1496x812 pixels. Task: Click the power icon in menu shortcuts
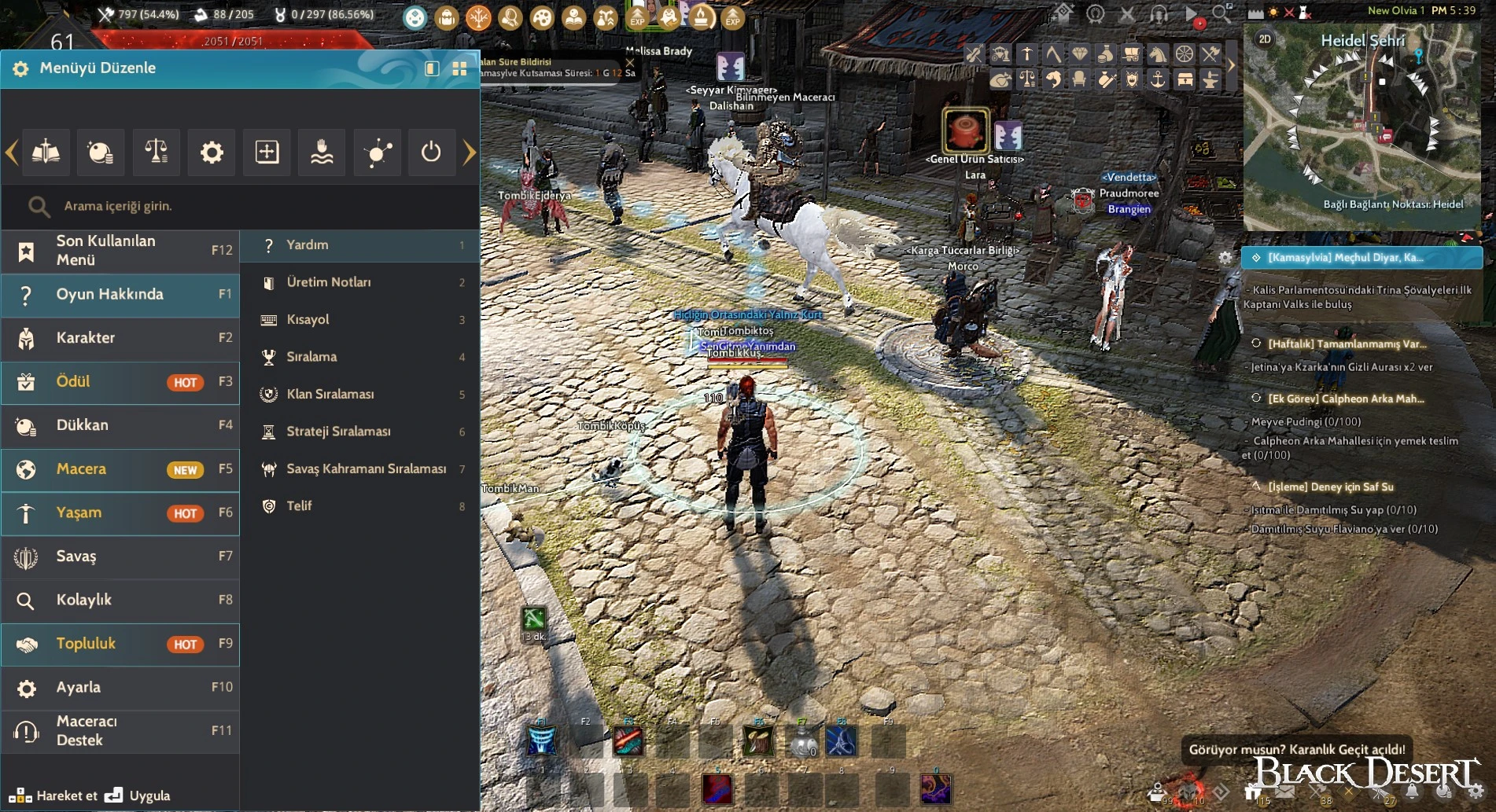click(431, 152)
